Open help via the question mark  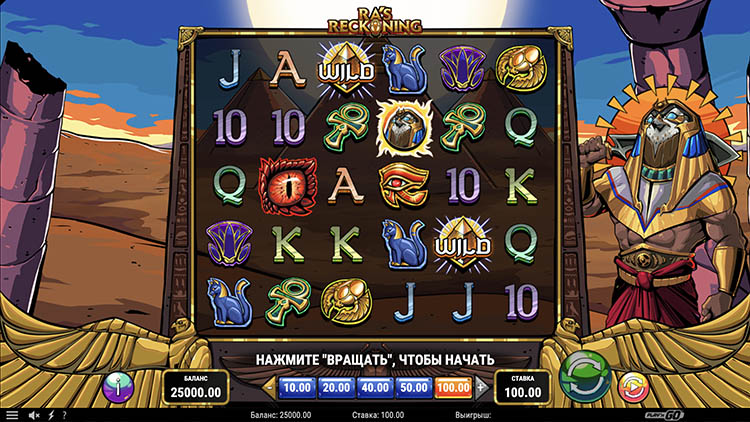click(x=64, y=414)
